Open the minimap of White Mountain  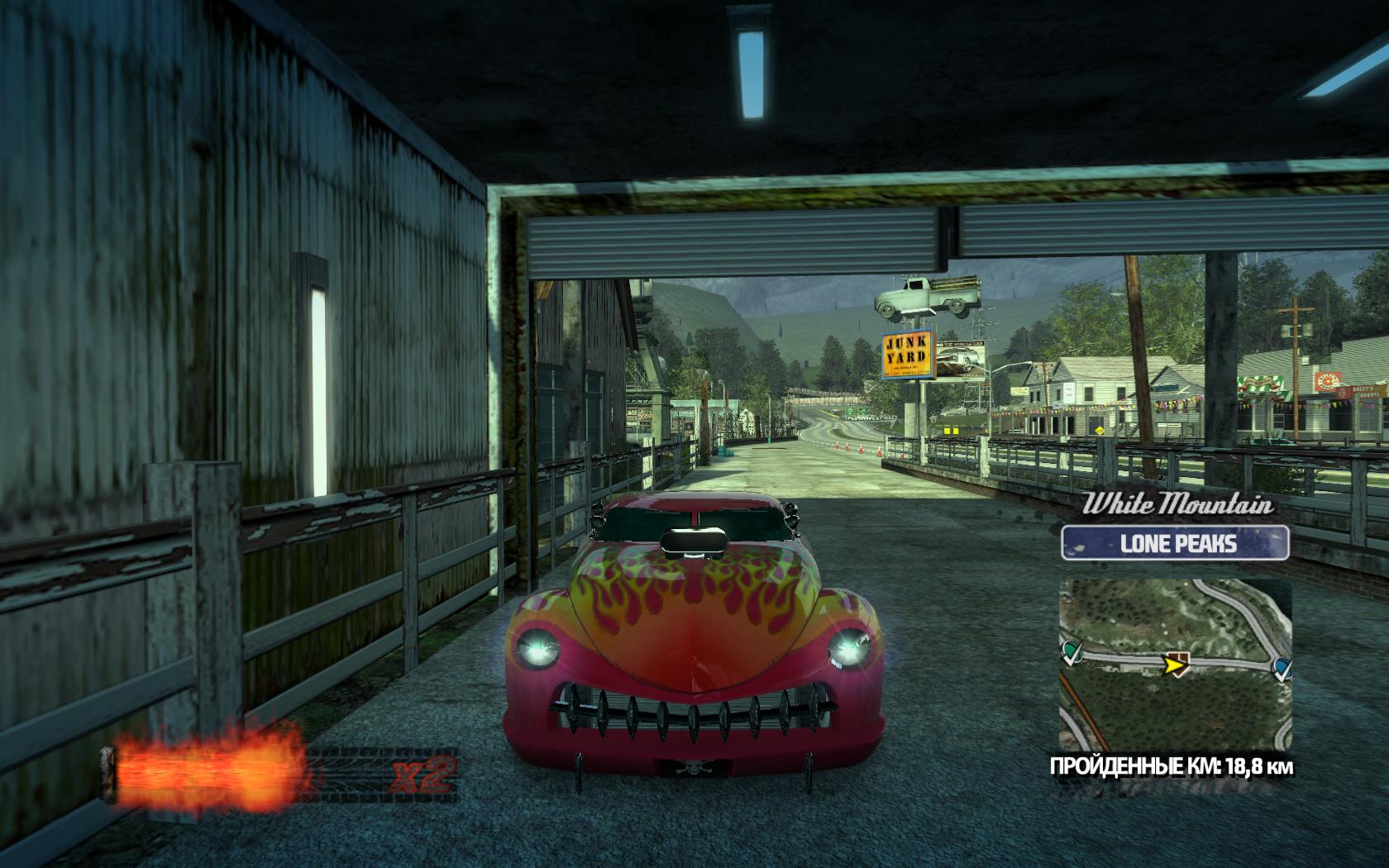[x=1175, y=660]
